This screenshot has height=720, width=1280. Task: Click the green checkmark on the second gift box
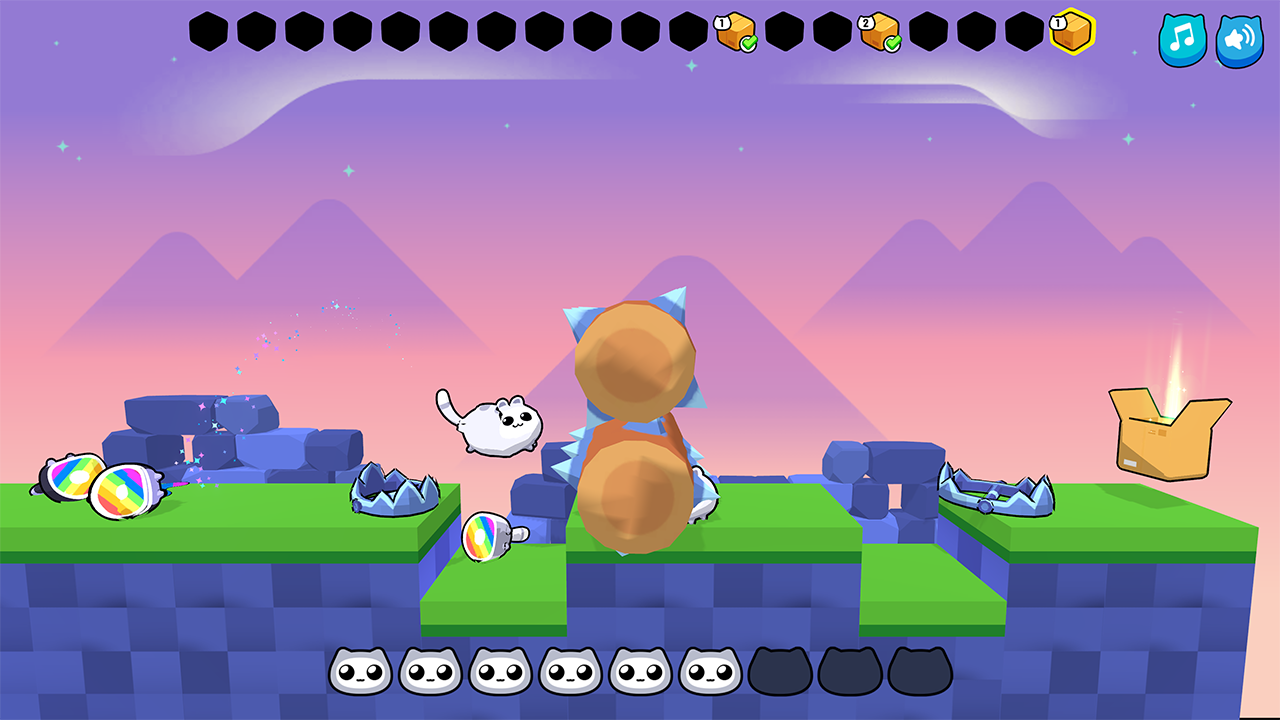click(x=891, y=42)
